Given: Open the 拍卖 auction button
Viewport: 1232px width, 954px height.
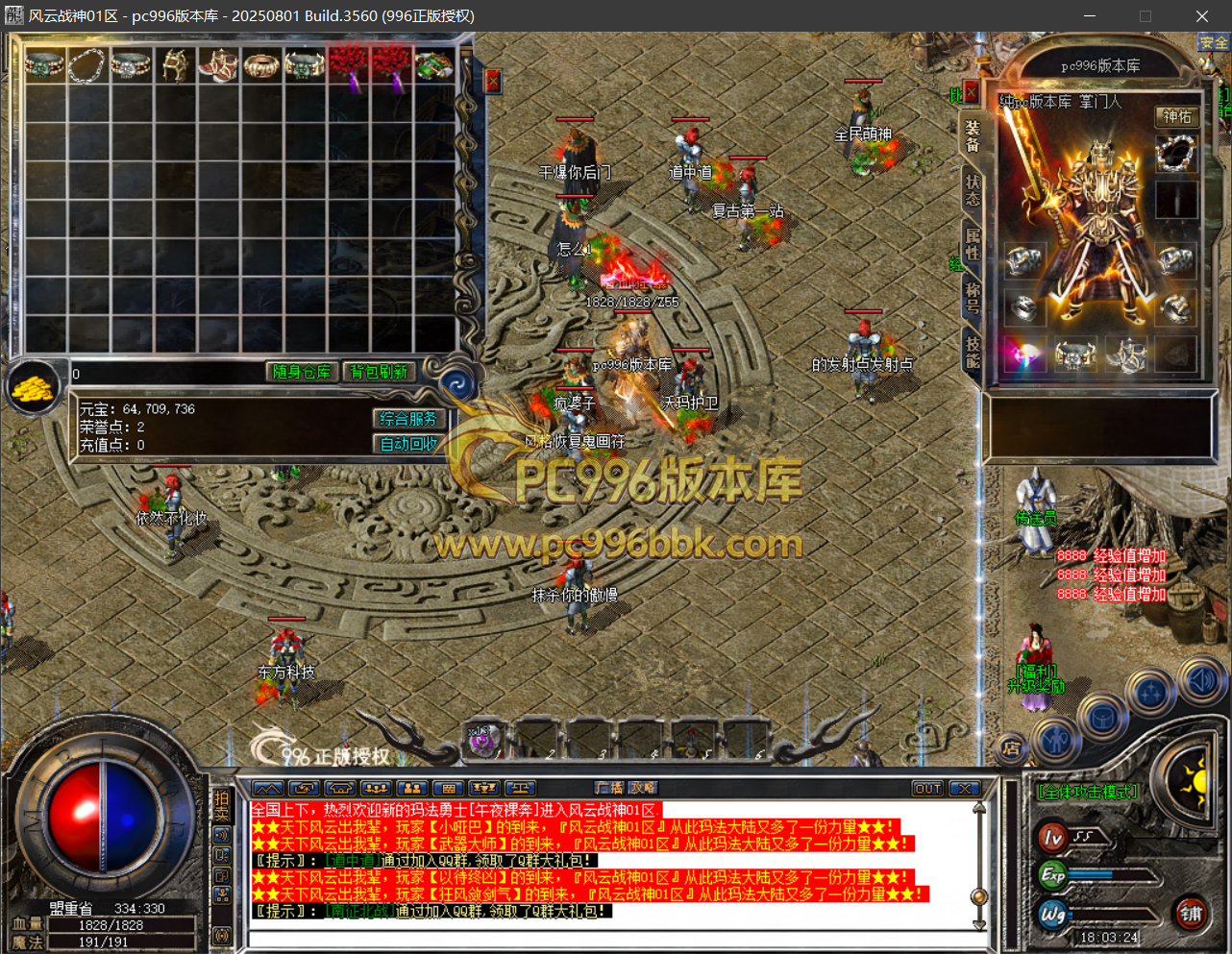Looking at the screenshot, I should 222,806.
